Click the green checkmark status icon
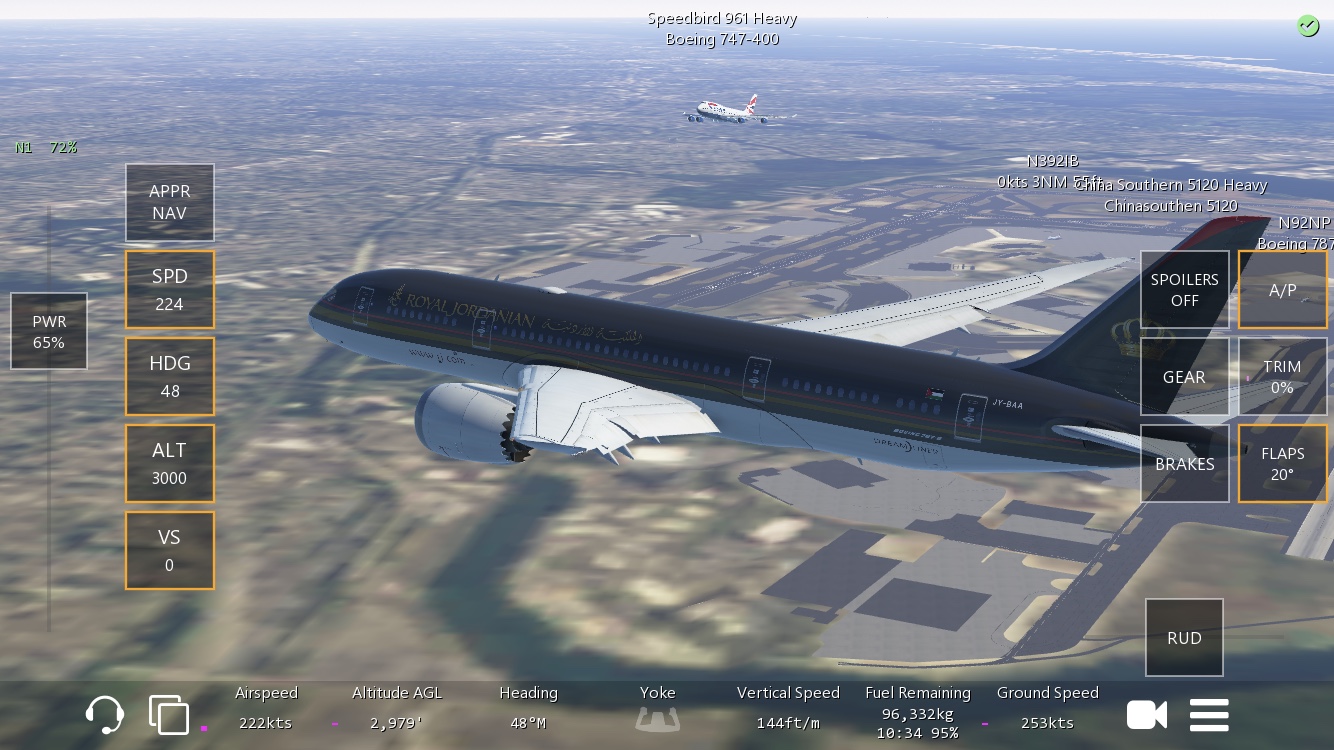The image size is (1334, 750). 1307,26
